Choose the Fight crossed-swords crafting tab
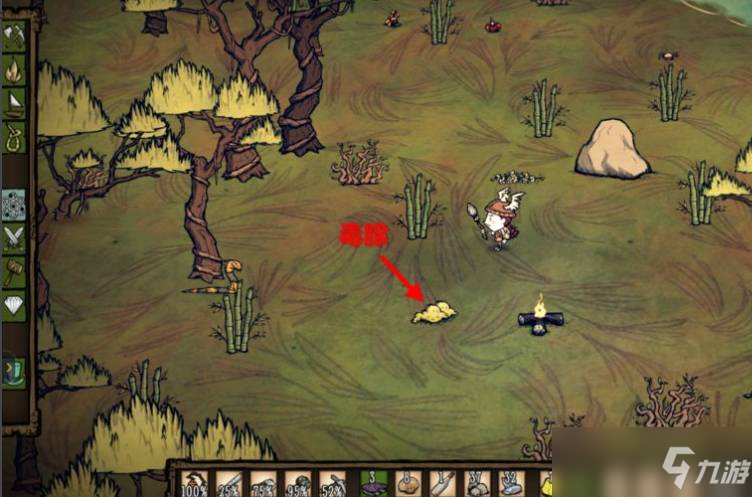Image resolution: width=752 pixels, height=497 pixels. pos(14,237)
